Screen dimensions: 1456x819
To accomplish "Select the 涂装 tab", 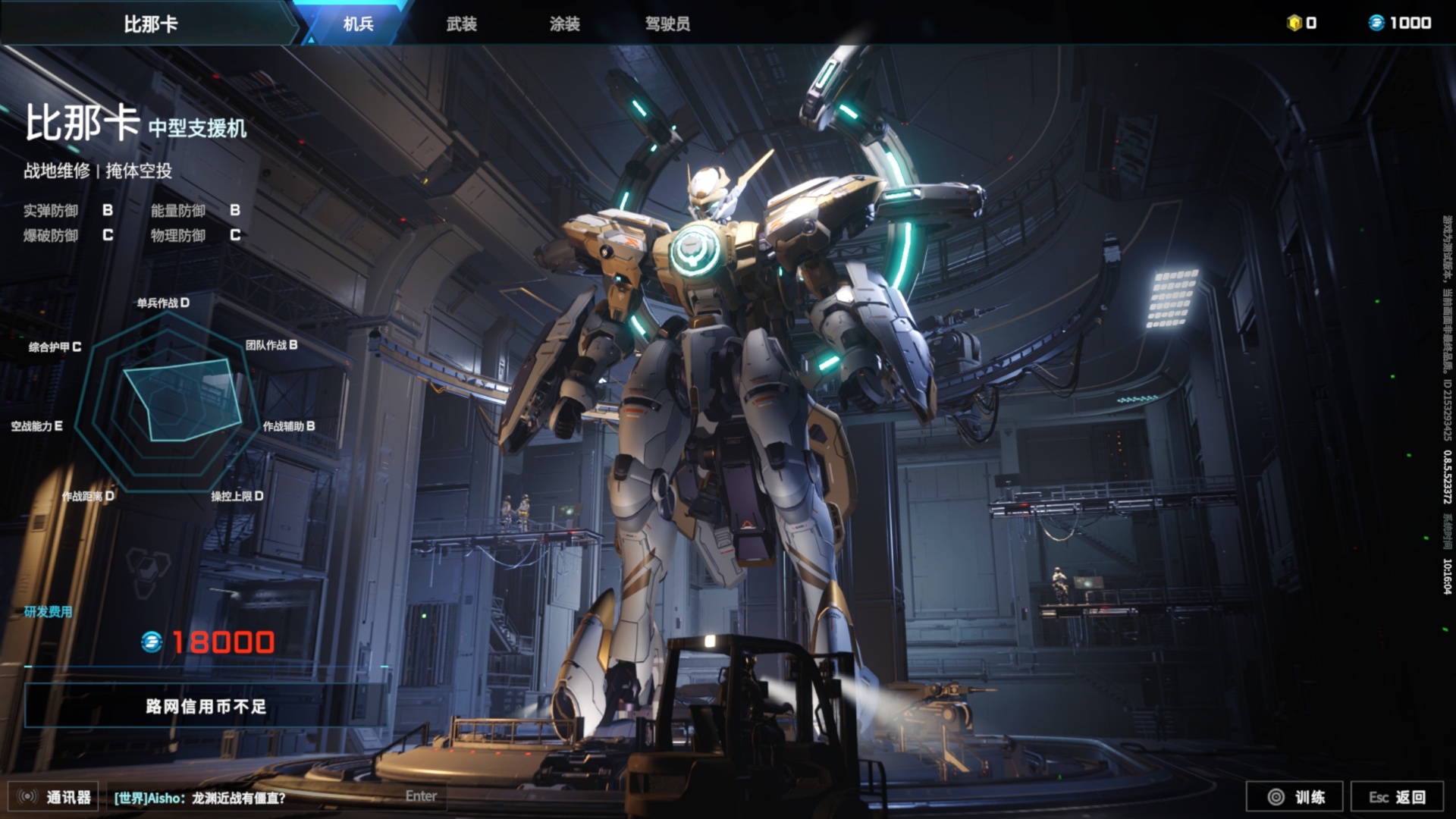I will tap(565, 24).
